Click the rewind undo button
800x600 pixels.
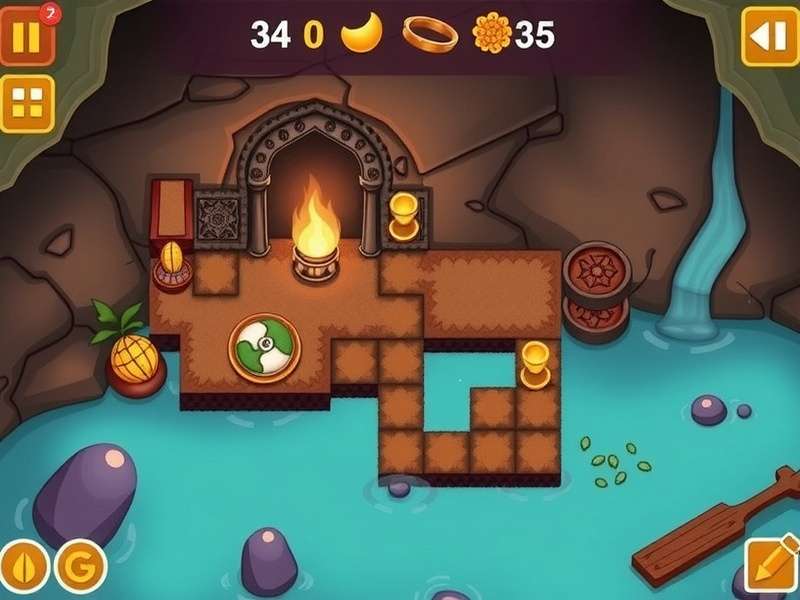[769, 37]
